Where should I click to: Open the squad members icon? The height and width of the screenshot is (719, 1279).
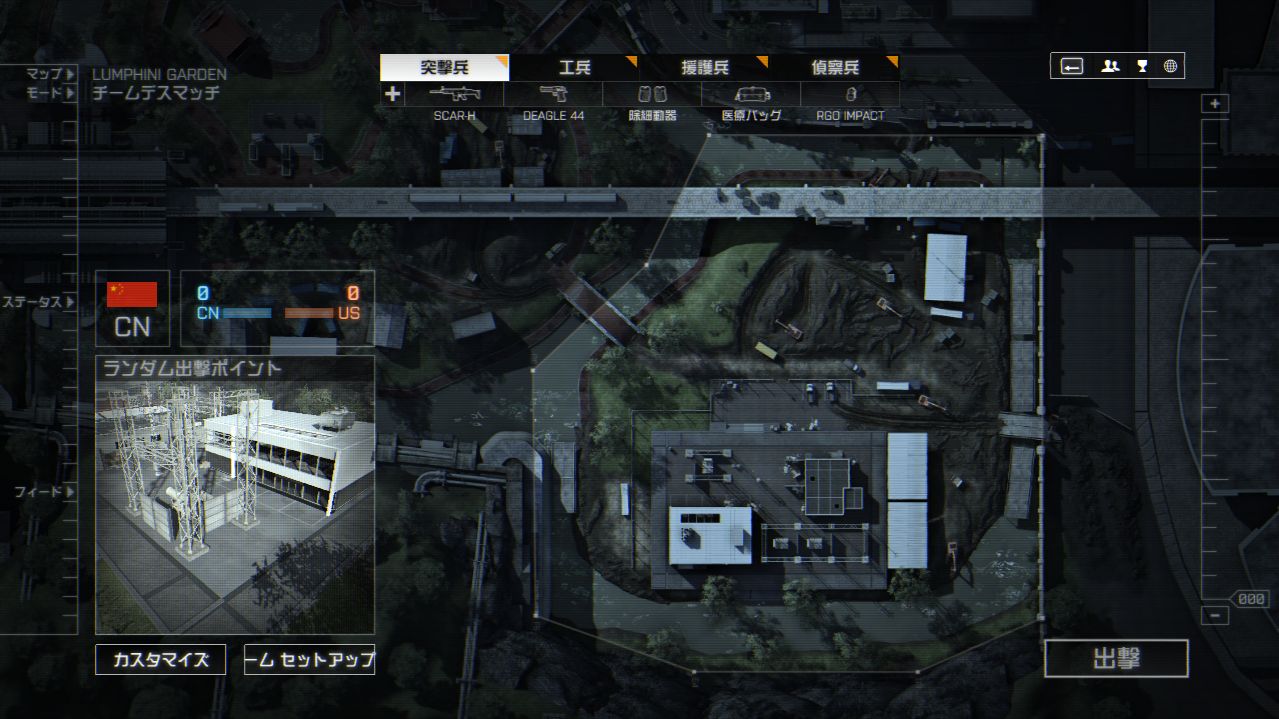[1110, 66]
